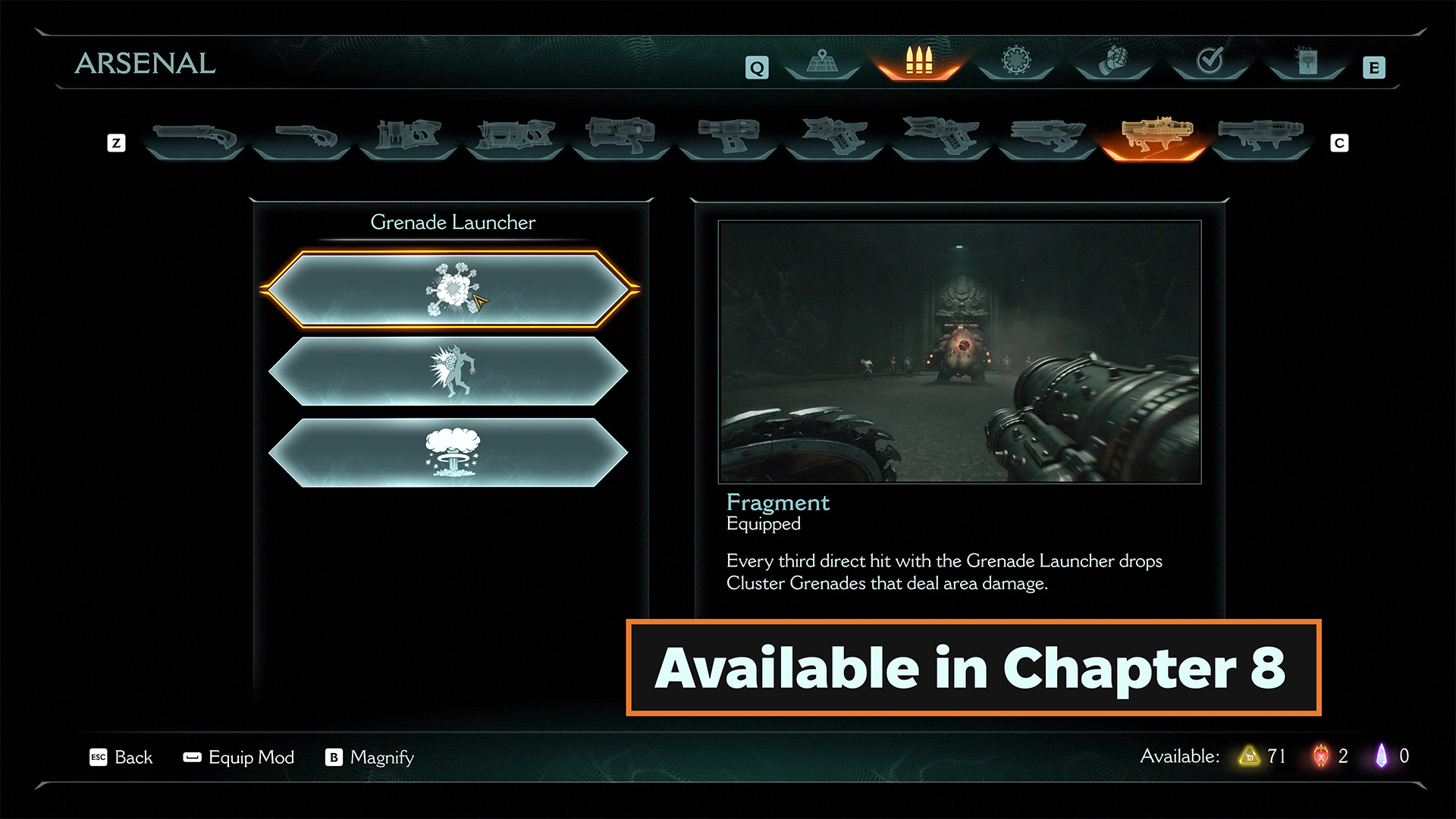This screenshot has height=819, width=1456.
Task: Open the flaming book codex tab
Action: 1307,62
